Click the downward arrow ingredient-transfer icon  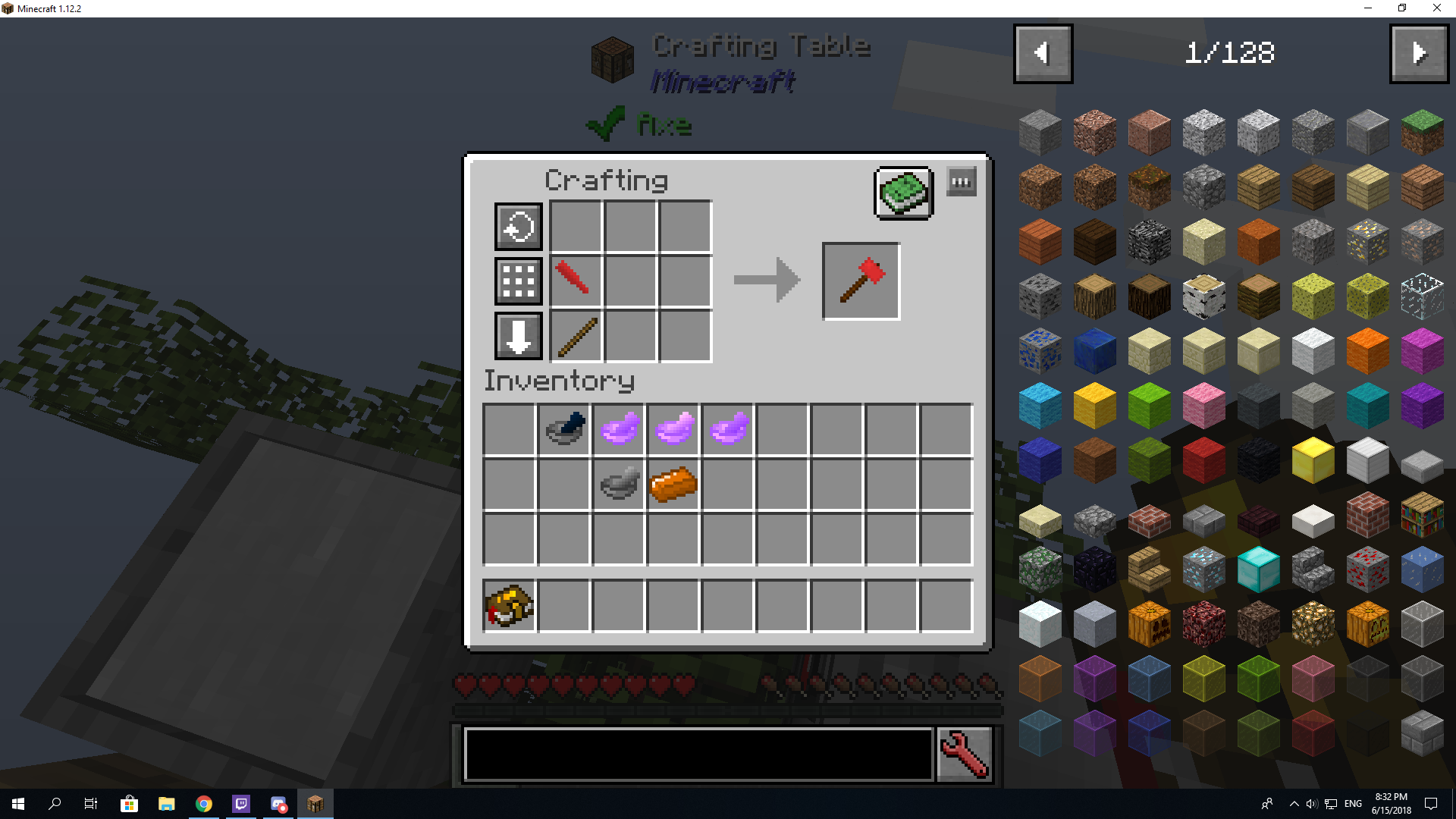(518, 336)
